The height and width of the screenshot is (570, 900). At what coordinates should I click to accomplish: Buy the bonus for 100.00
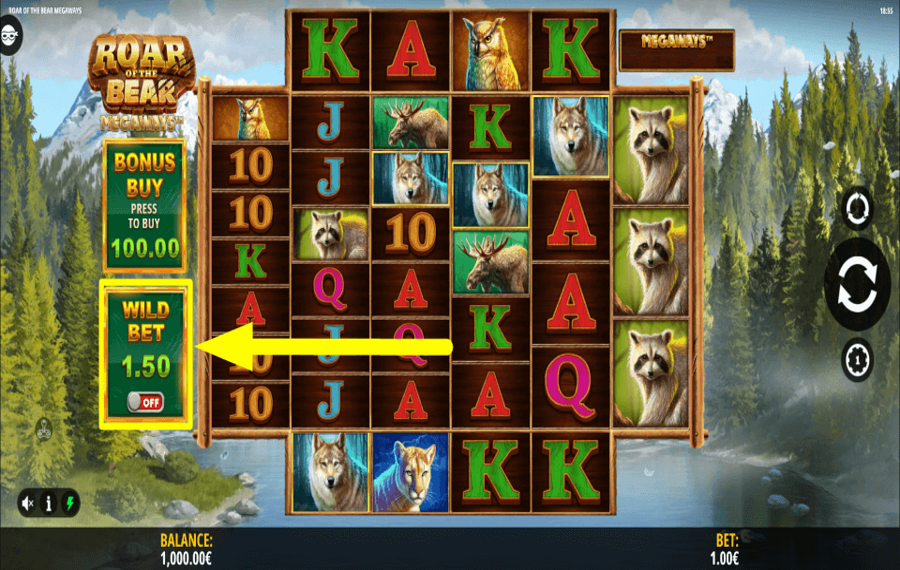[144, 205]
